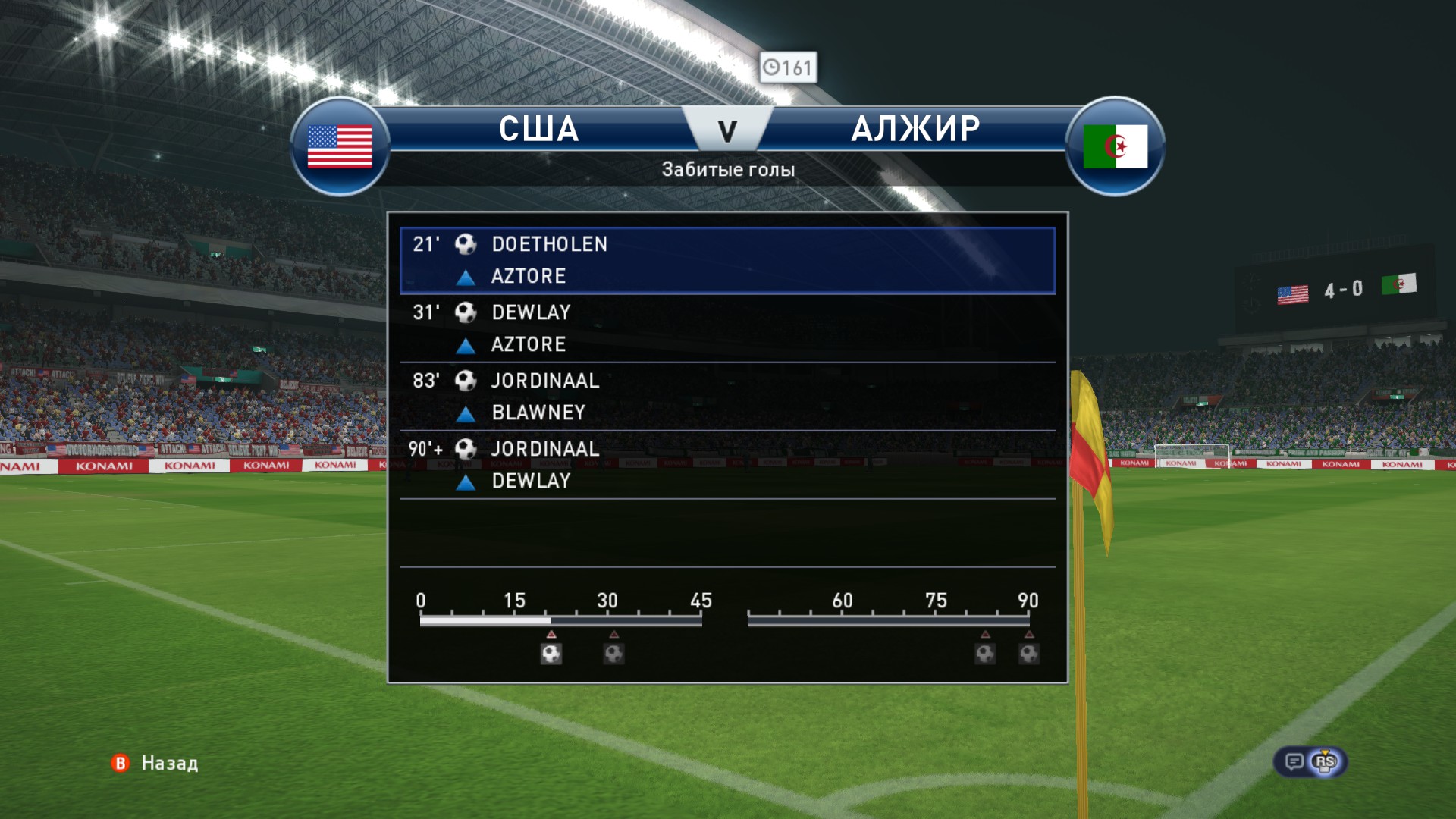Screen dimensions: 1456x819
Task: Click the 31-minute goal ball on the timeline
Action: (x=613, y=653)
